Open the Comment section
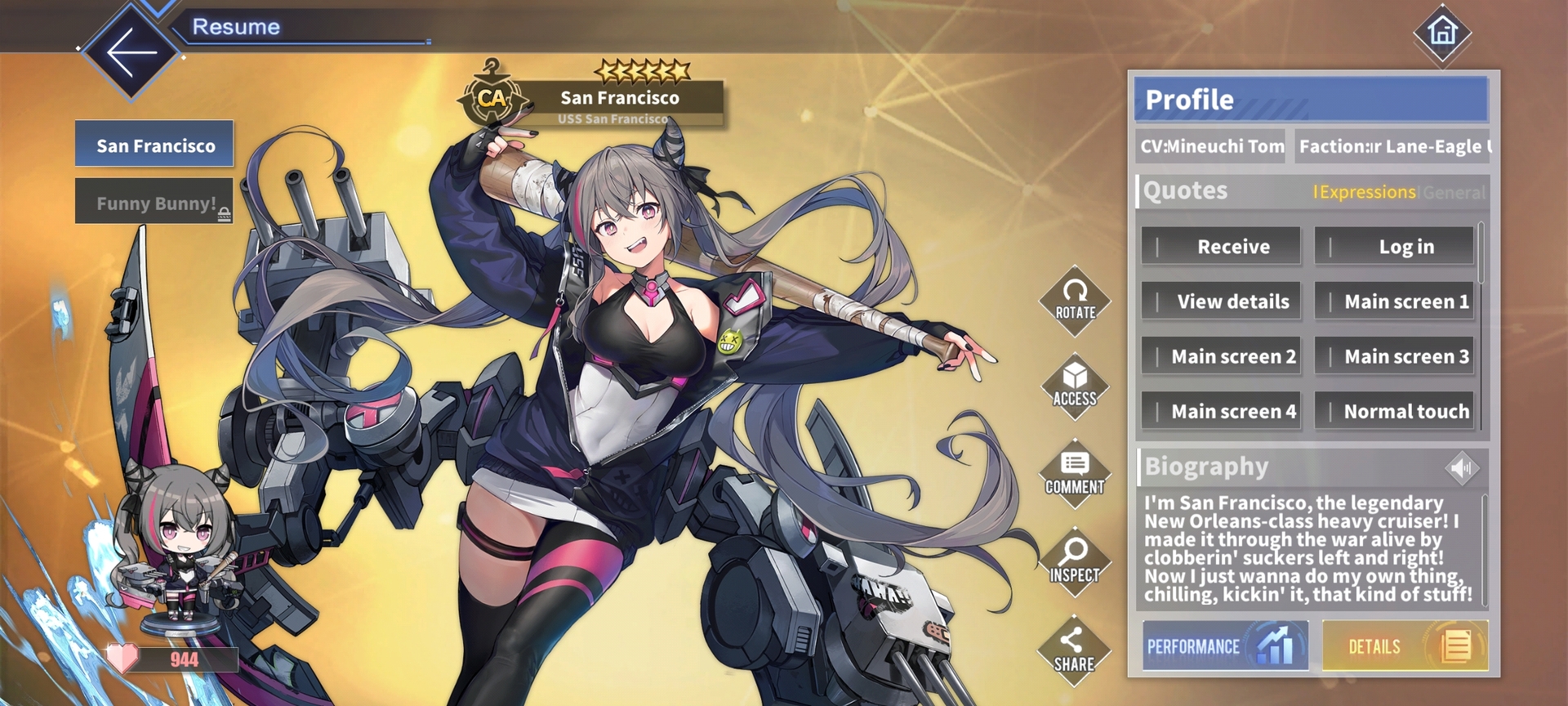Image resolution: width=1568 pixels, height=706 pixels. click(1075, 475)
